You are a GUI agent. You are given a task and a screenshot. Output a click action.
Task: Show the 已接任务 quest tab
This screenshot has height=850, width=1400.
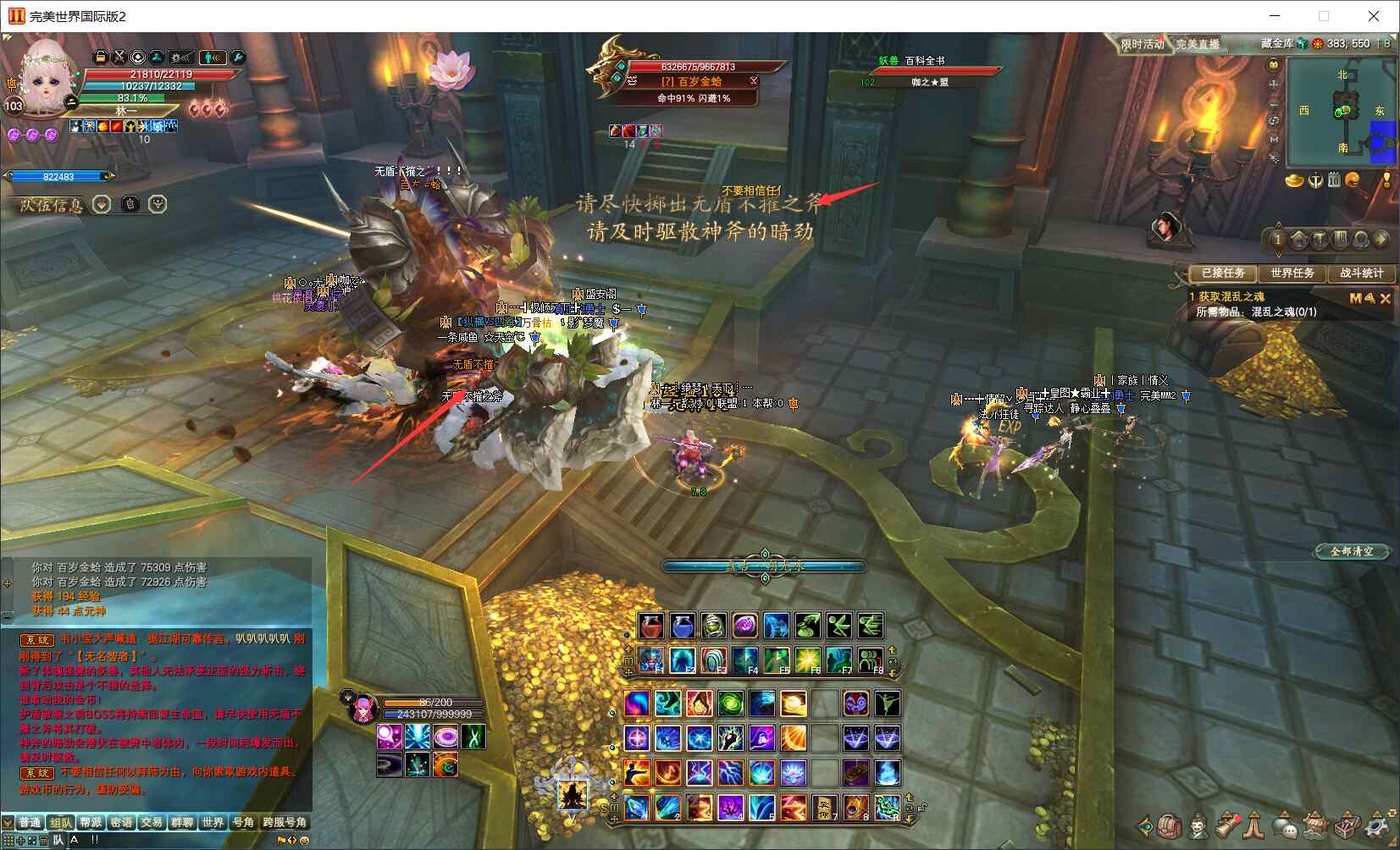[x=1222, y=273]
